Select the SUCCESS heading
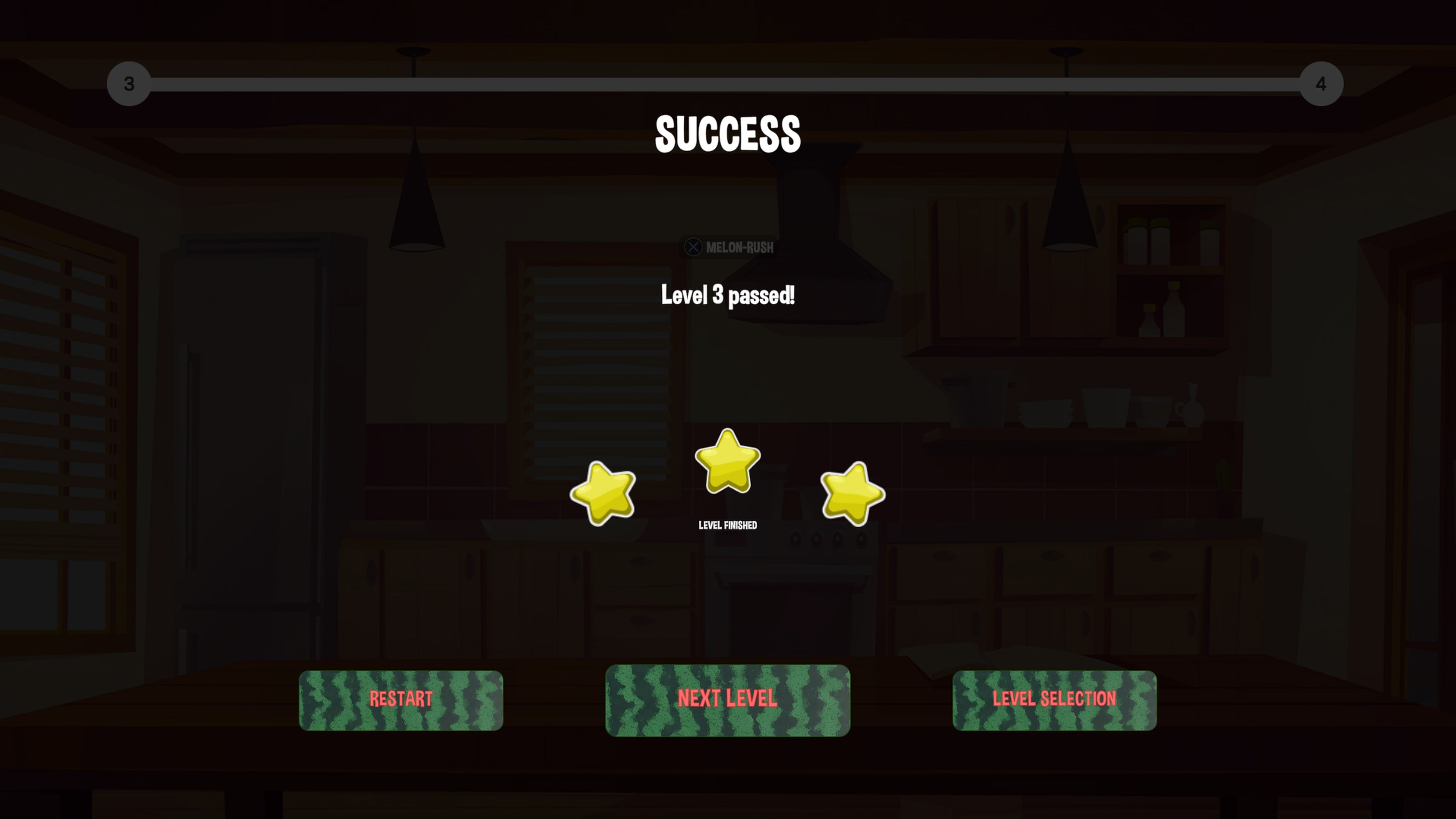The image size is (1456, 819). point(728,134)
